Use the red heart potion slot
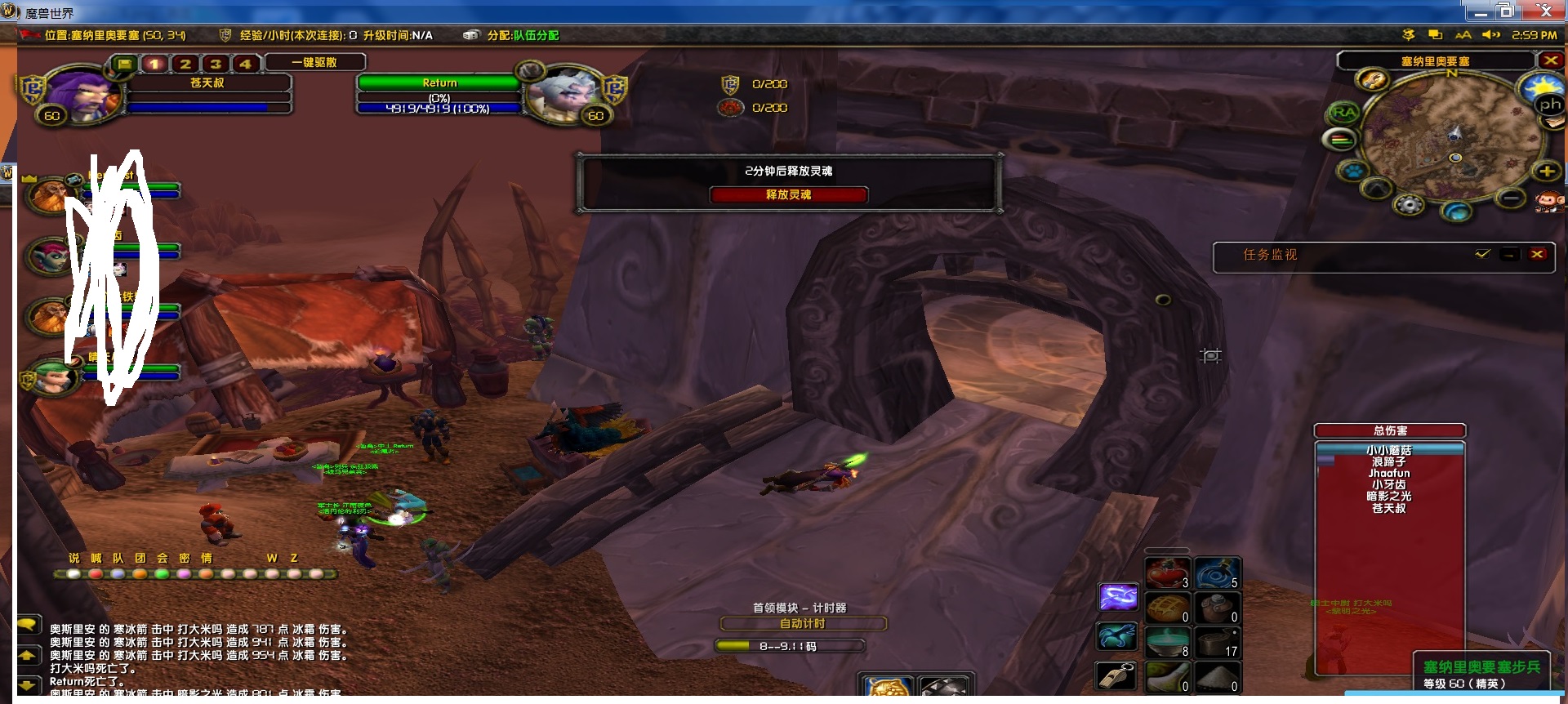The height and width of the screenshot is (704, 1568). point(1167,573)
